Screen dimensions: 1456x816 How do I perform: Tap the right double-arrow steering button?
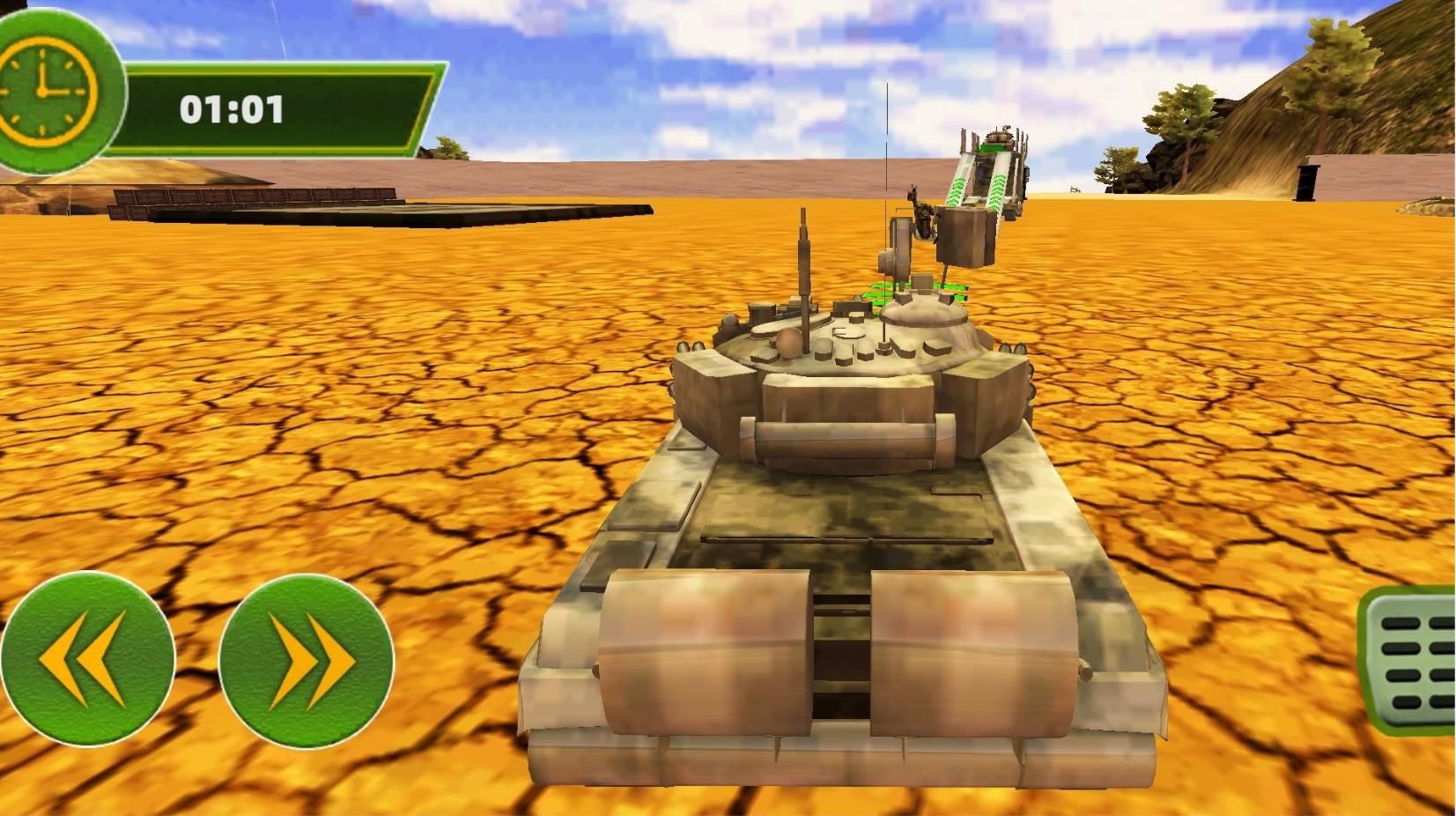click(307, 661)
